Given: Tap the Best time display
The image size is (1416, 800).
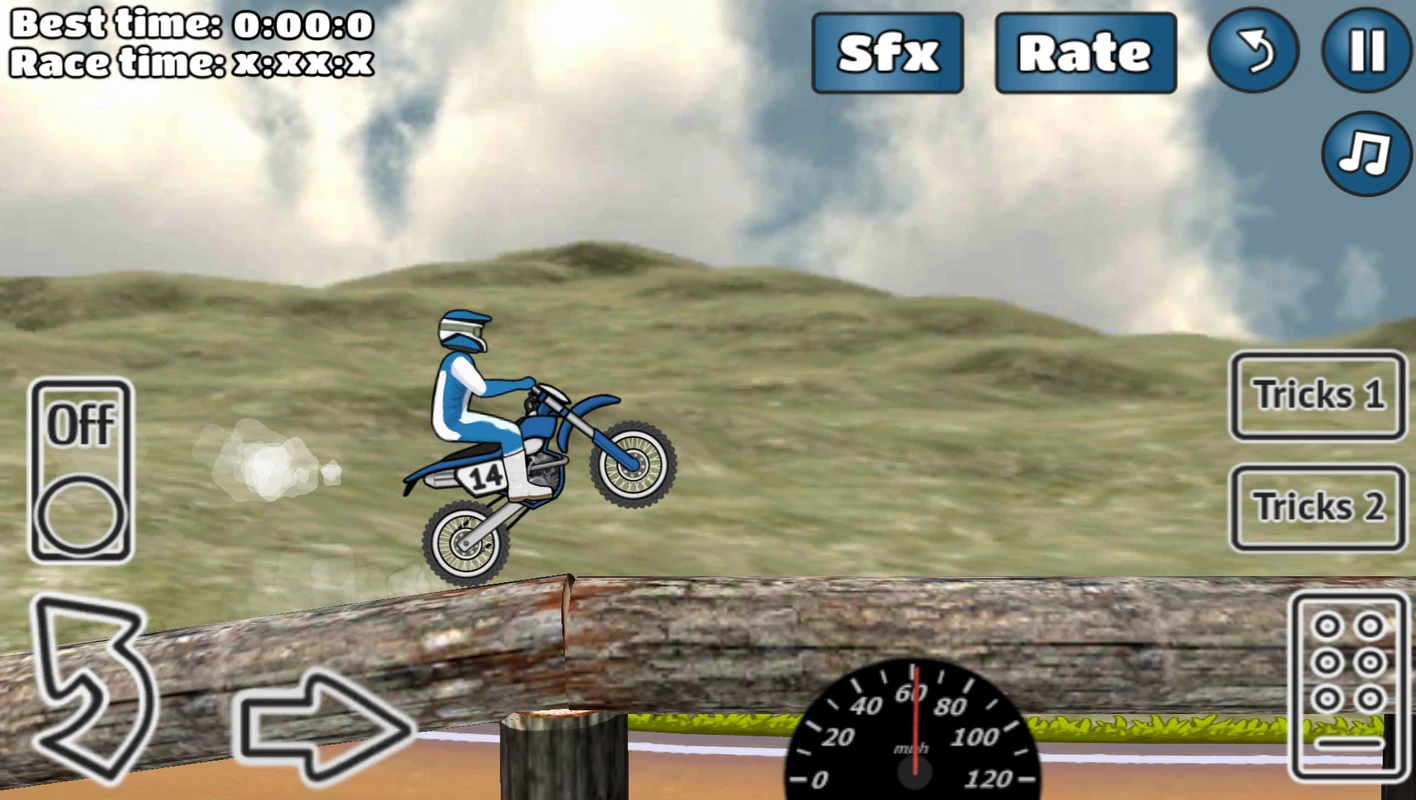Looking at the screenshot, I should point(190,24).
